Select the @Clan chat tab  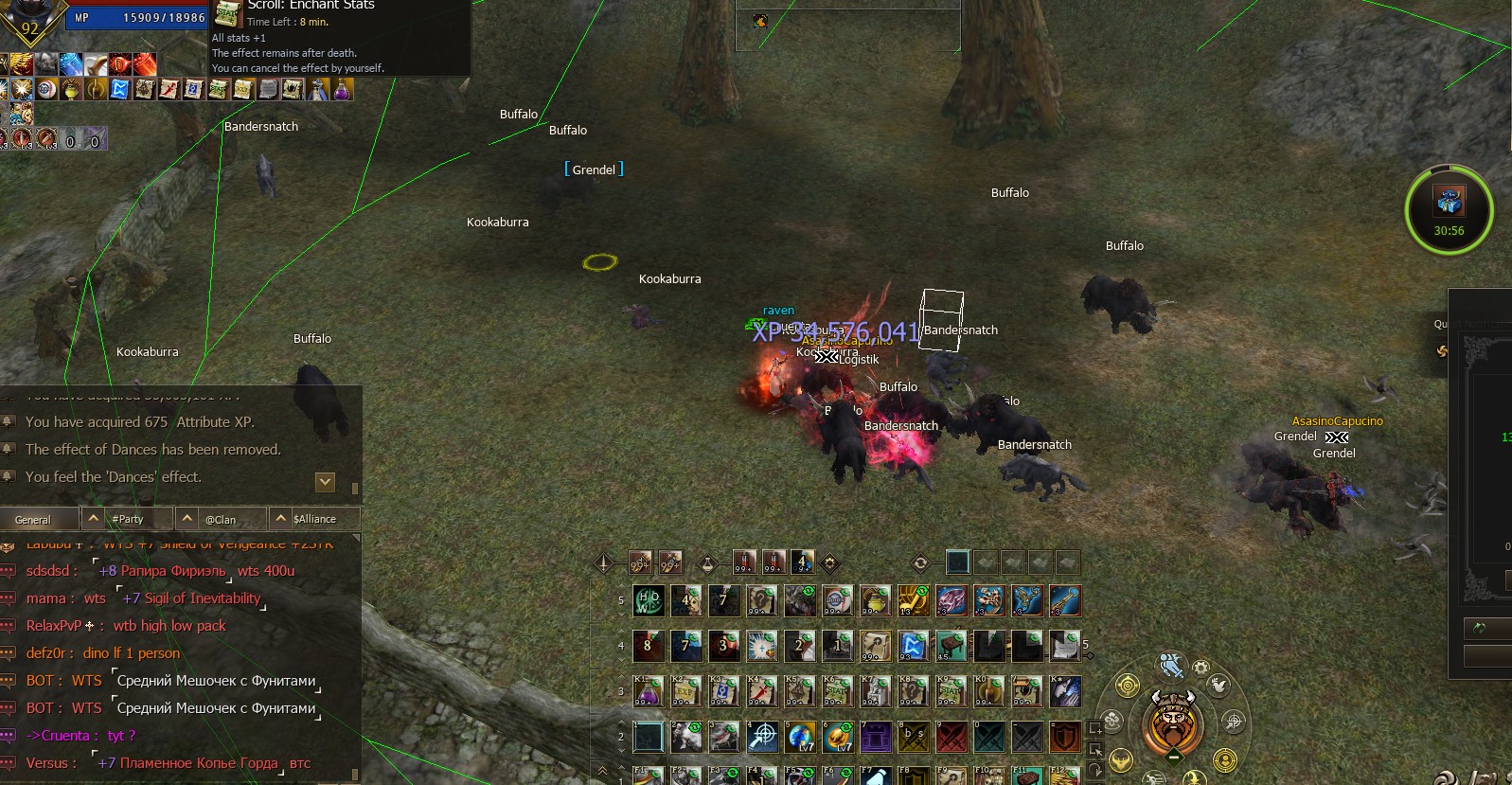(221, 519)
